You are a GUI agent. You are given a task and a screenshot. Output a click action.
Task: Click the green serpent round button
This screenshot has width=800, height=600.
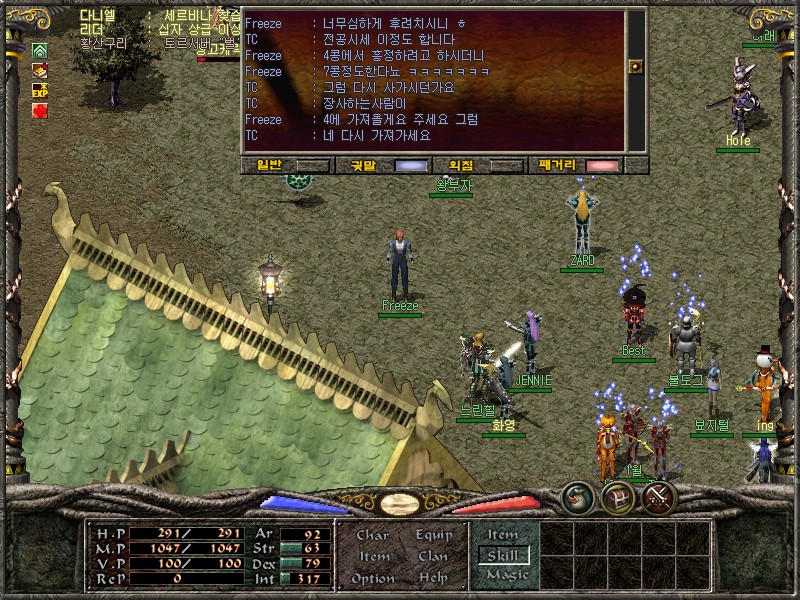point(577,495)
